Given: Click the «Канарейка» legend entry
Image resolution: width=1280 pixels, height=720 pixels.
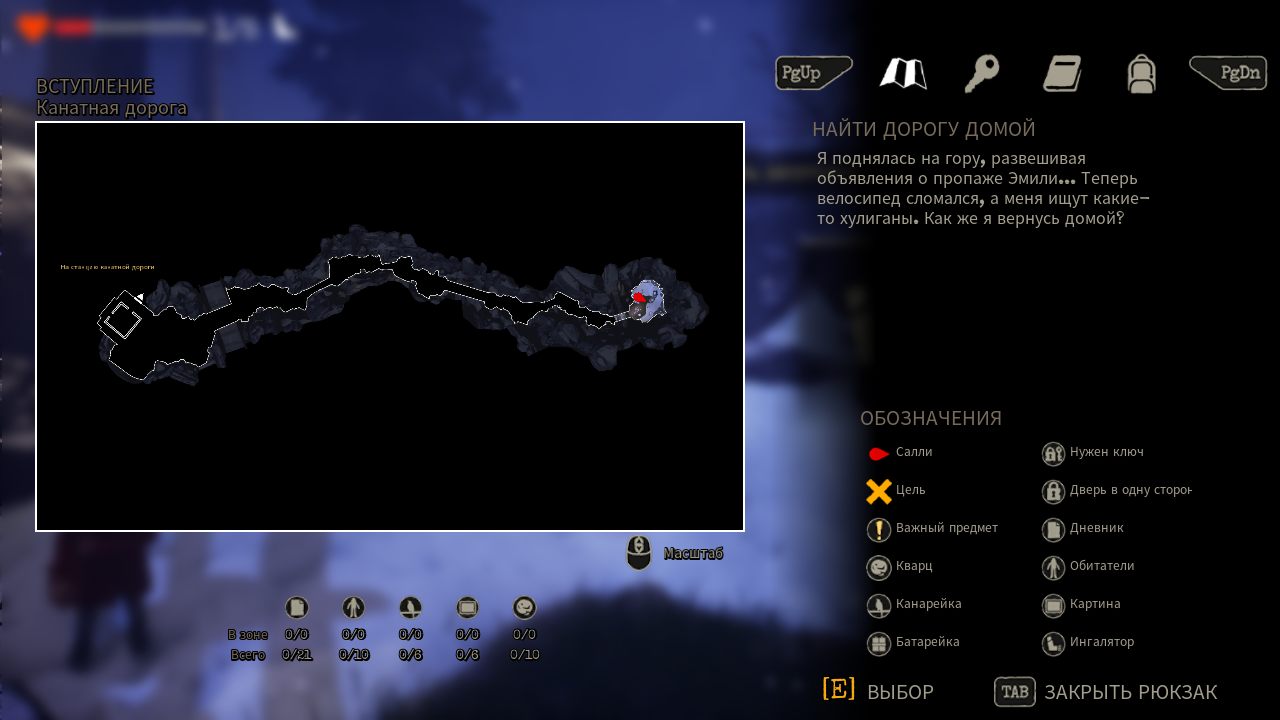Looking at the screenshot, I should 914,604.
